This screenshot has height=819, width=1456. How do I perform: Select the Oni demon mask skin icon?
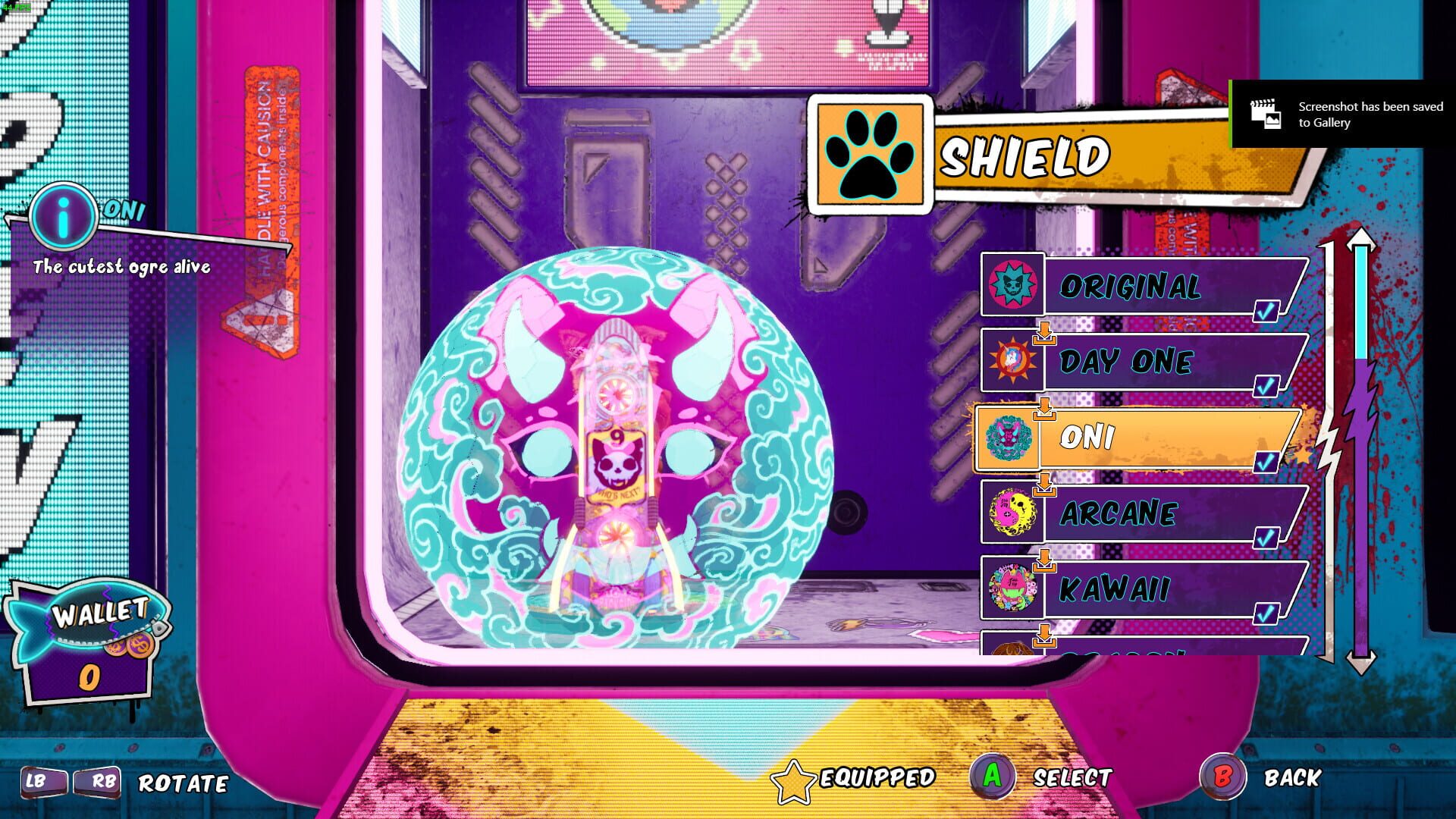[1012, 439]
